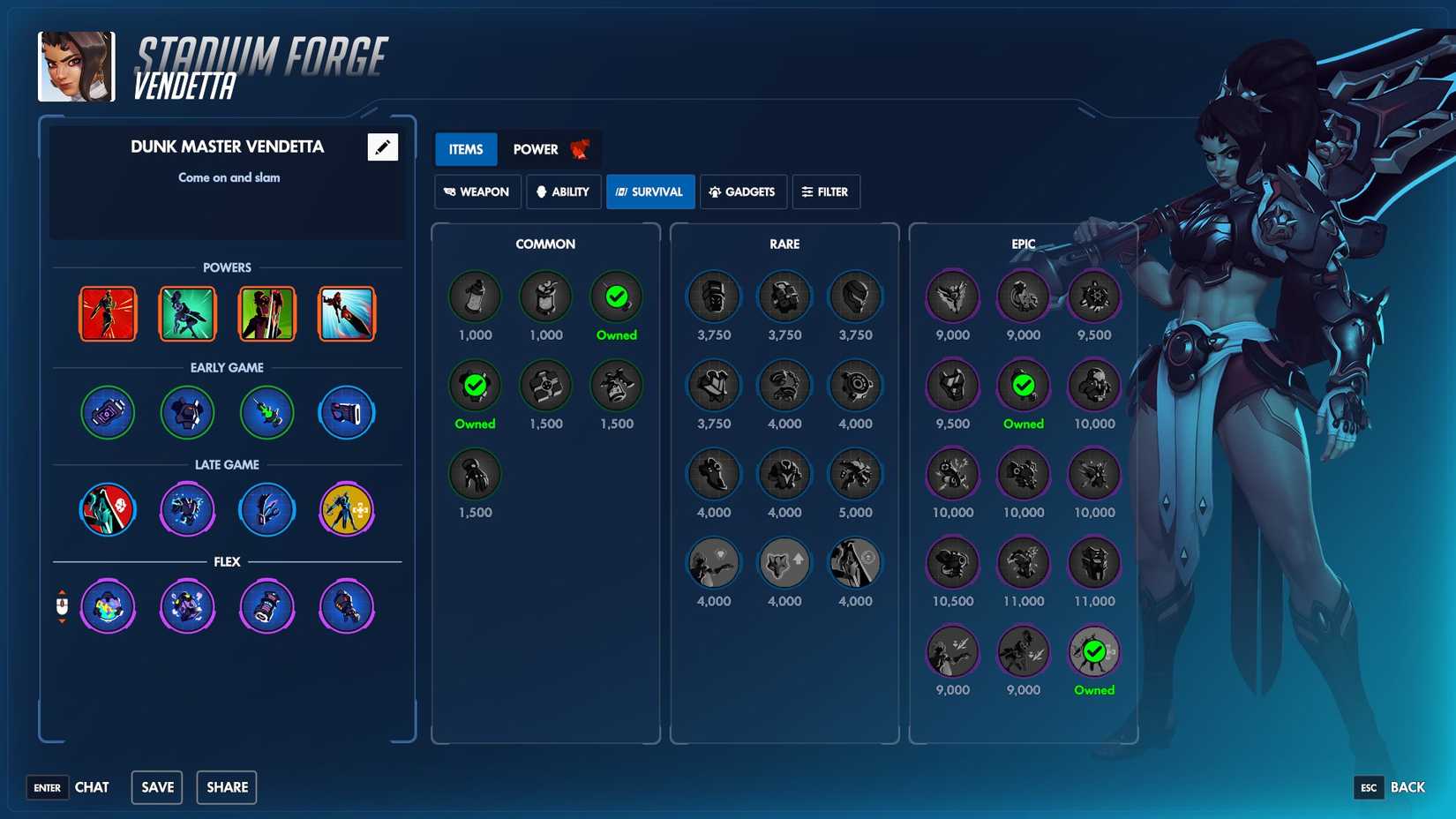This screenshot has width=1456, height=819.
Task: Click the mouse scroll indicator beside Flex row
Action: (62, 606)
